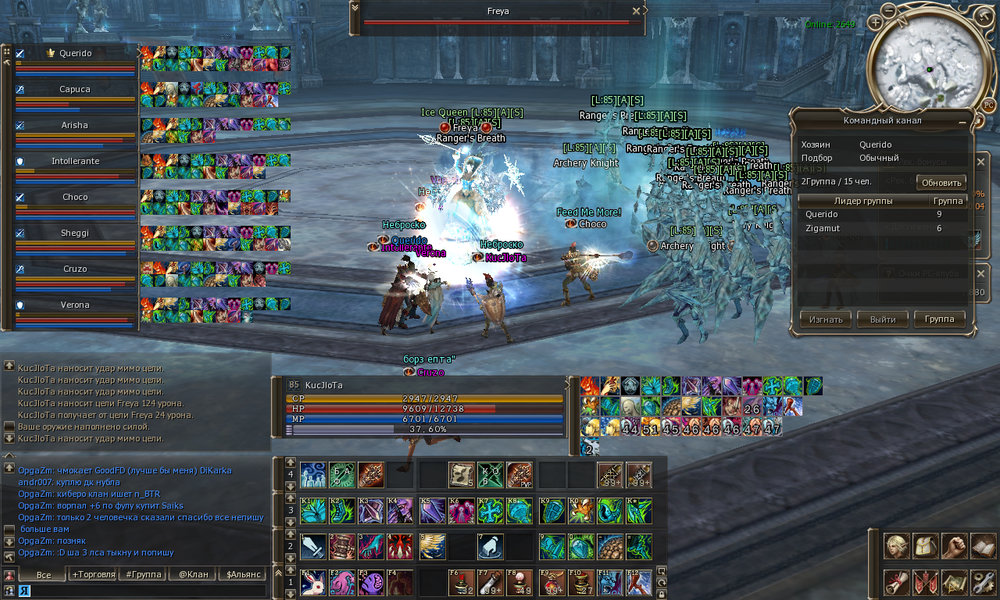Open the Группа button in the command channel

click(940, 319)
